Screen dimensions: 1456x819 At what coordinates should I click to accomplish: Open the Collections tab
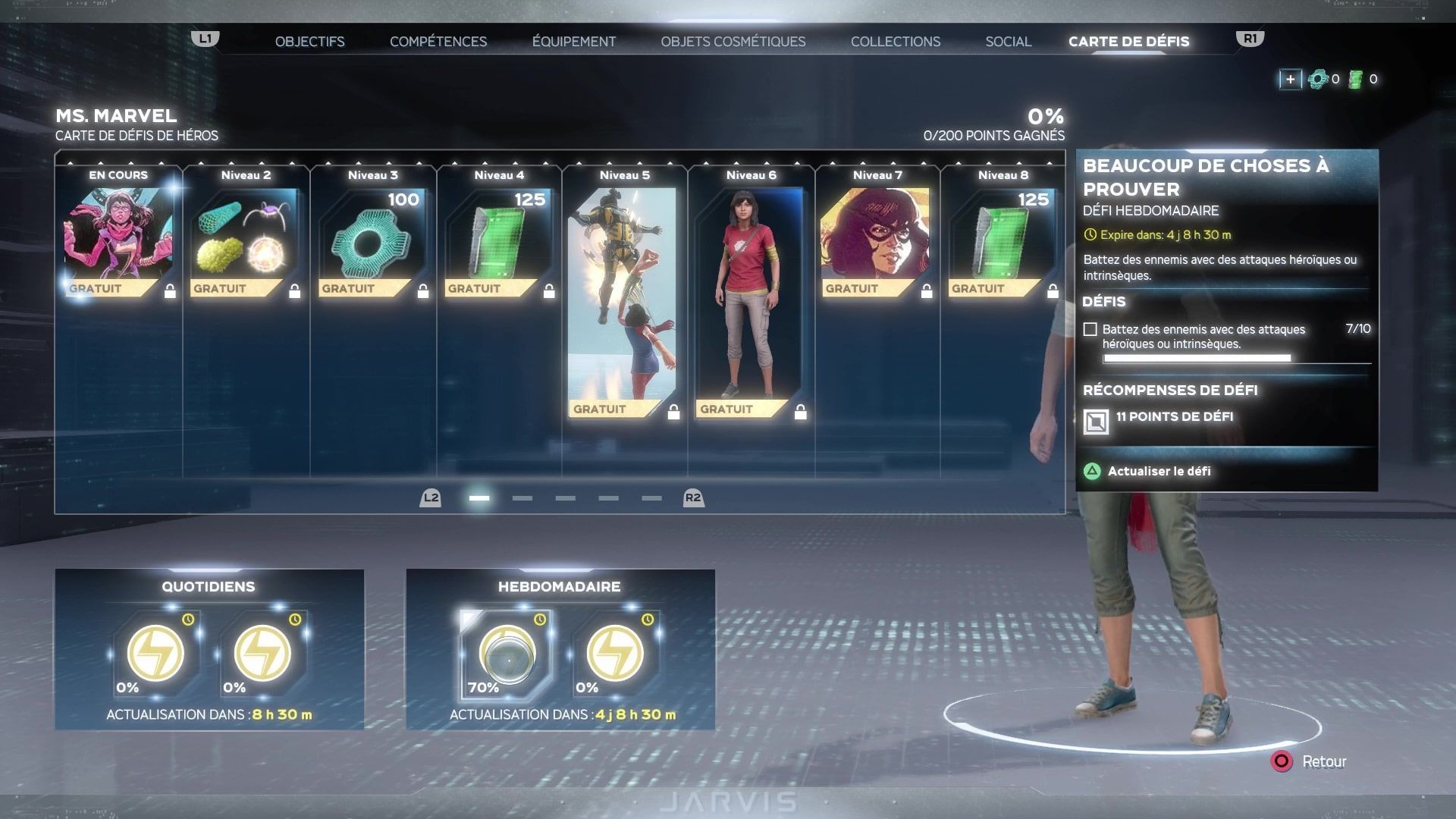coord(896,42)
